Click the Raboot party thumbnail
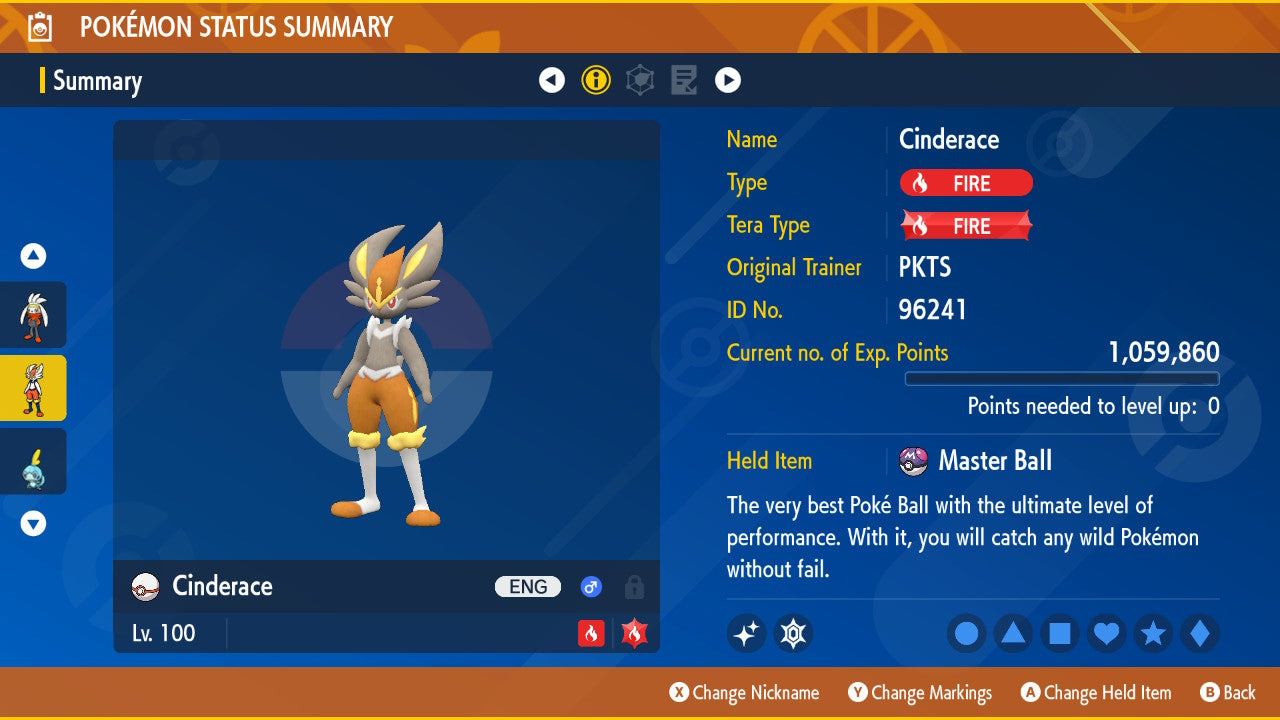The width and height of the screenshot is (1280, 720). click(x=33, y=315)
